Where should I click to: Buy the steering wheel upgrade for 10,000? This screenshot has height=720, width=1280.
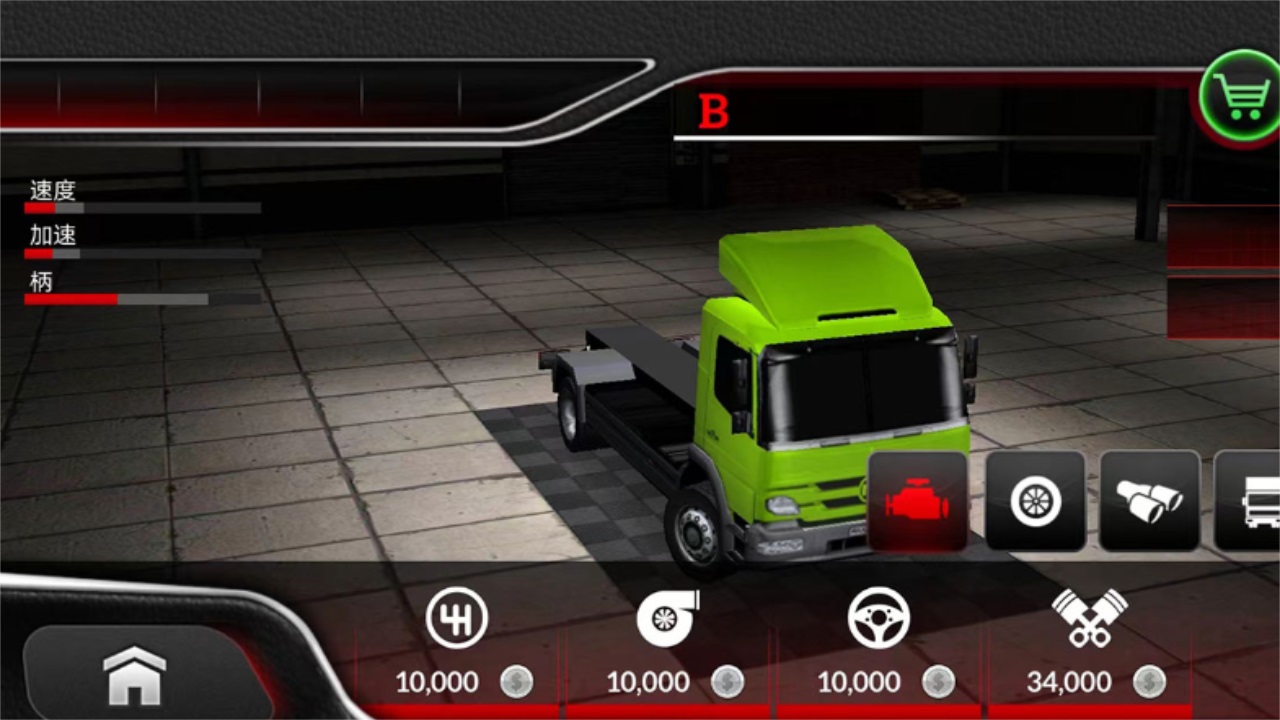click(x=879, y=643)
